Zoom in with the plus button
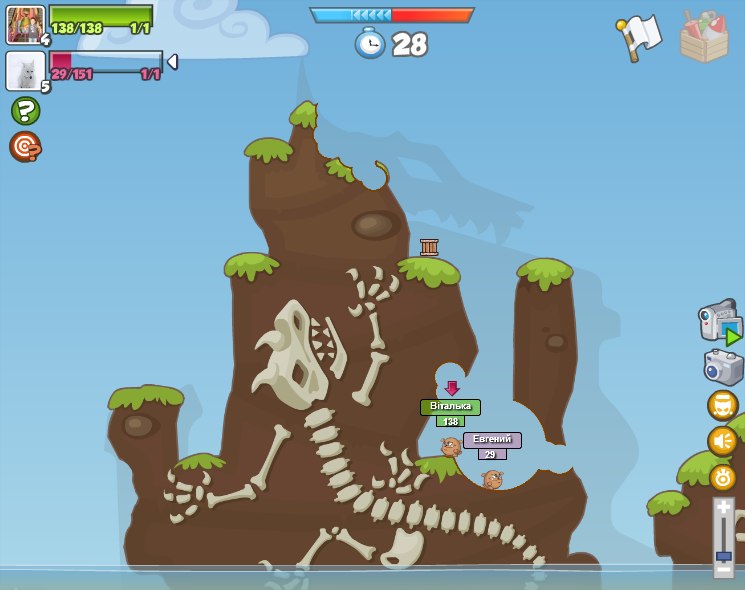The width and height of the screenshot is (745, 590). click(723, 508)
